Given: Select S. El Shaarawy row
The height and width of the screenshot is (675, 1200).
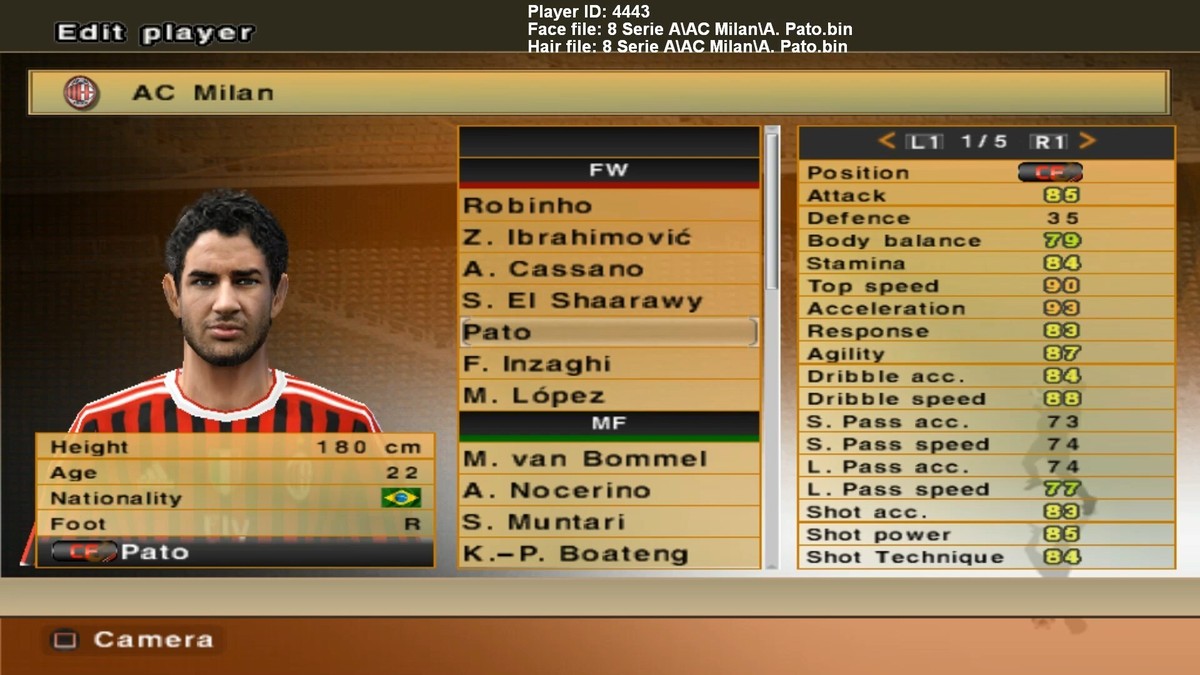Looking at the screenshot, I should click(x=608, y=301).
